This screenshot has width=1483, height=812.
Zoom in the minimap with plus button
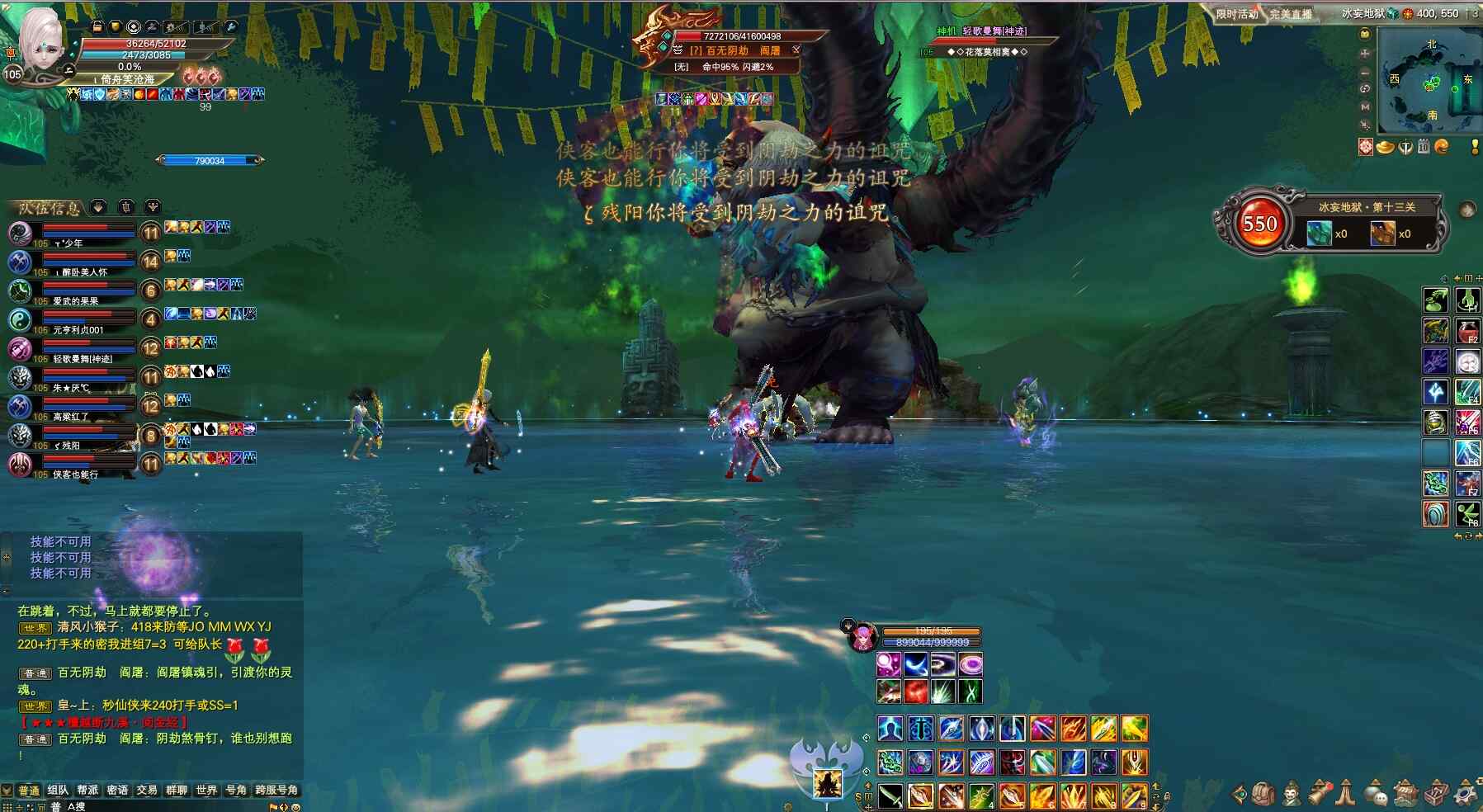pos(1365,53)
